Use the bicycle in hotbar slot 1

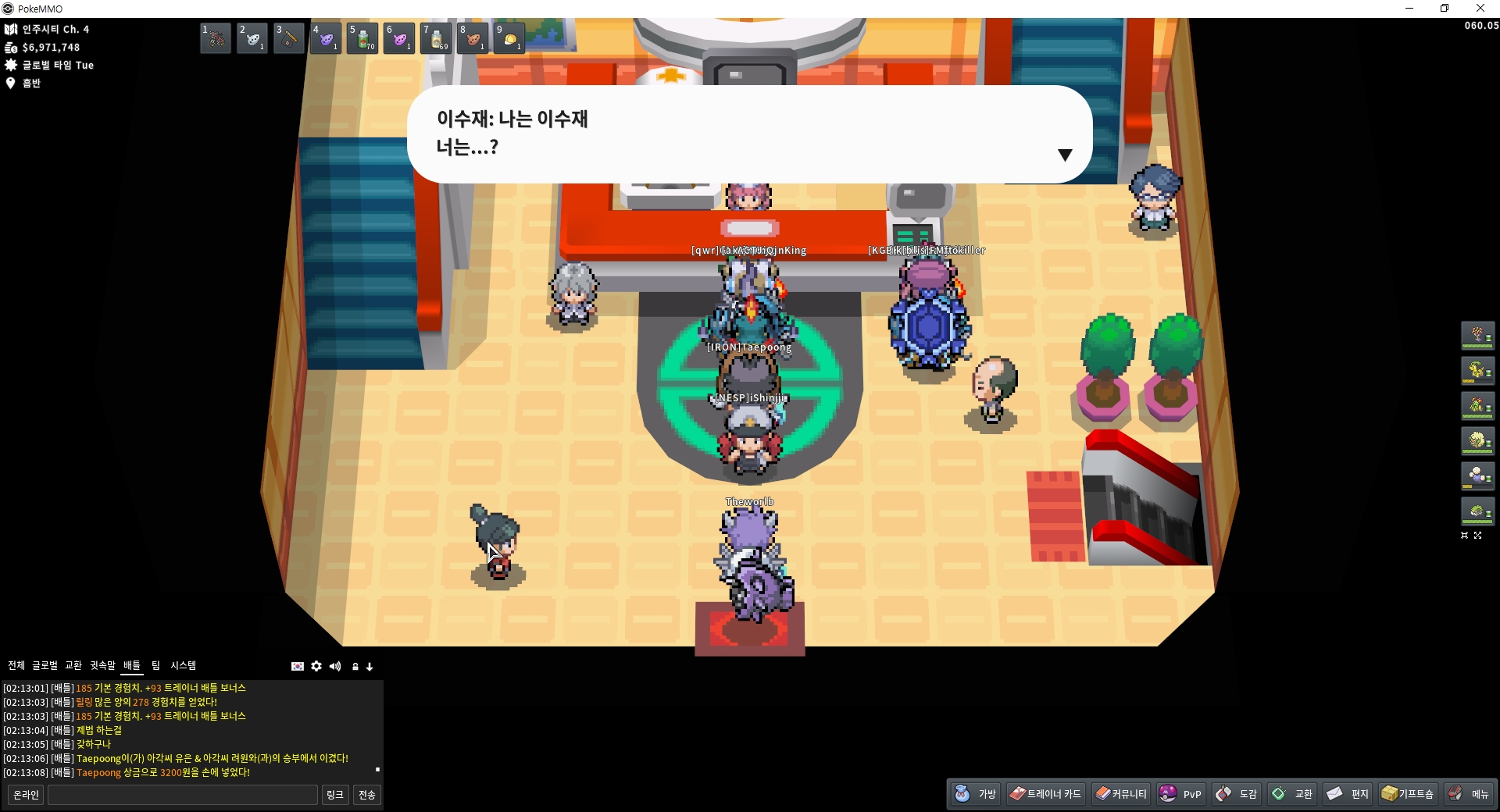click(x=216, y=38)
